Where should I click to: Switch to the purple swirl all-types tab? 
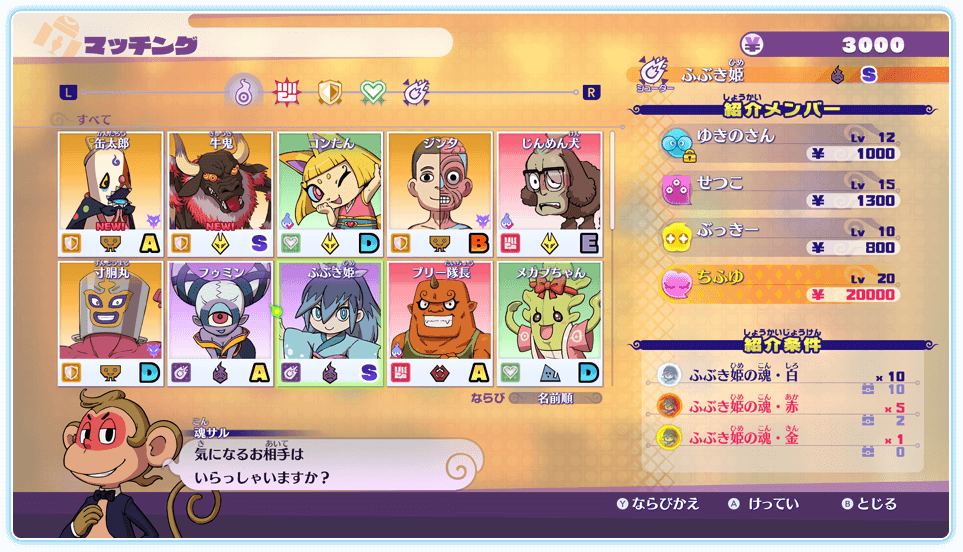pyautogui.click(x=244, y=93)
